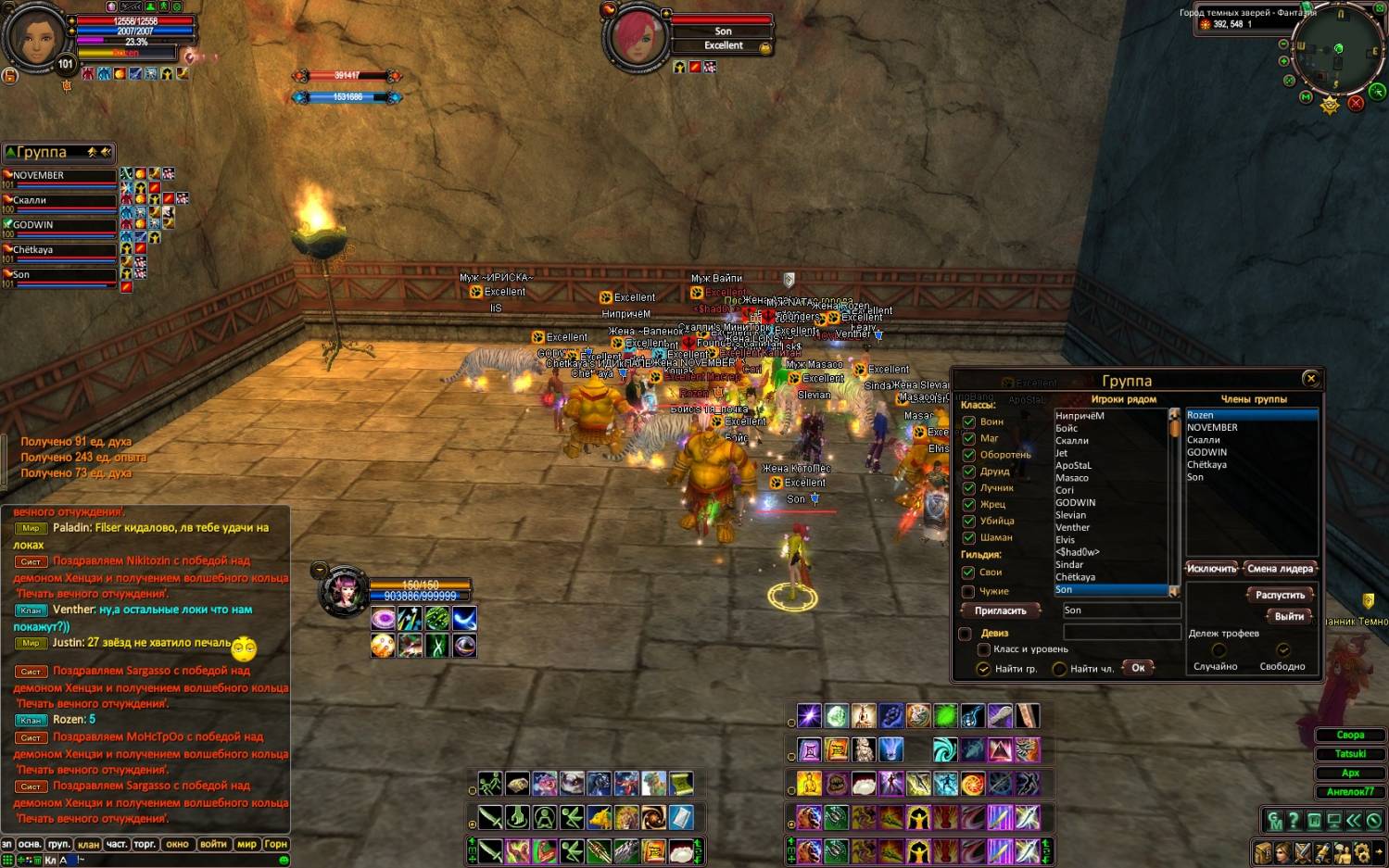Select the Найти чл. radio option
The height and width of the screenshot is (868, 1389).
coord(1059,669)
